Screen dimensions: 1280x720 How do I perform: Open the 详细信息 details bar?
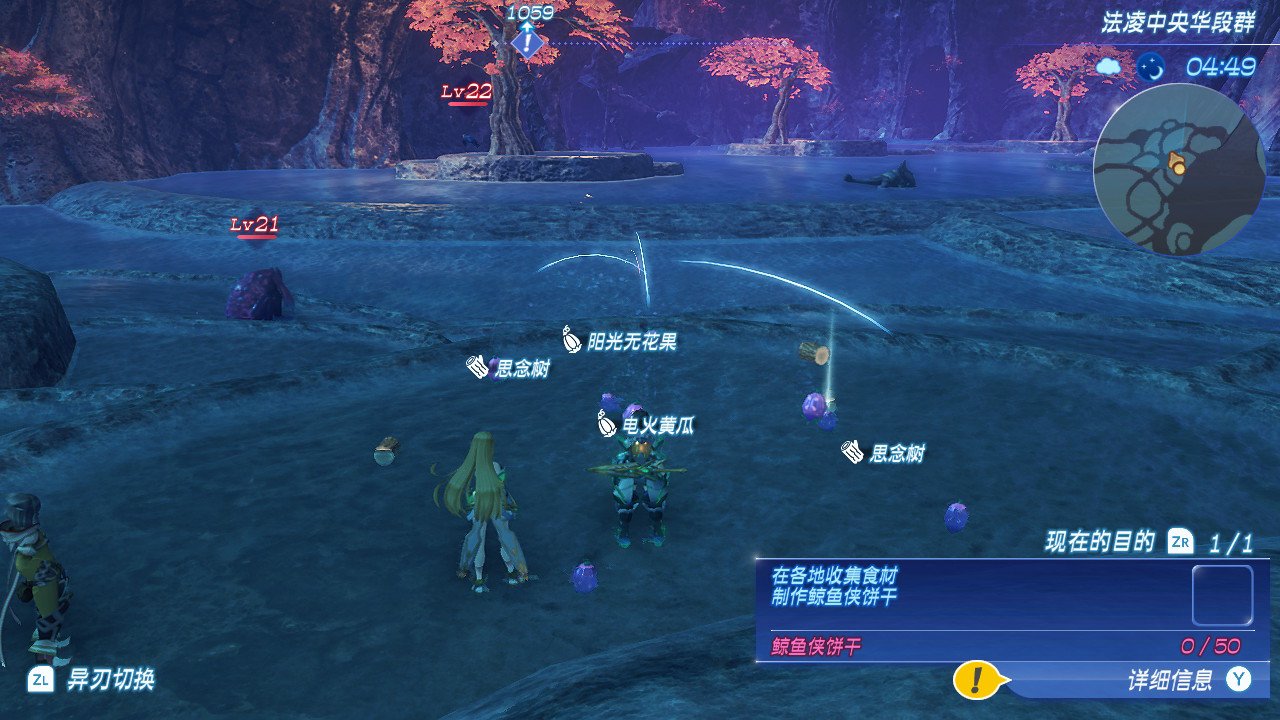click(x=1170, y=681)
